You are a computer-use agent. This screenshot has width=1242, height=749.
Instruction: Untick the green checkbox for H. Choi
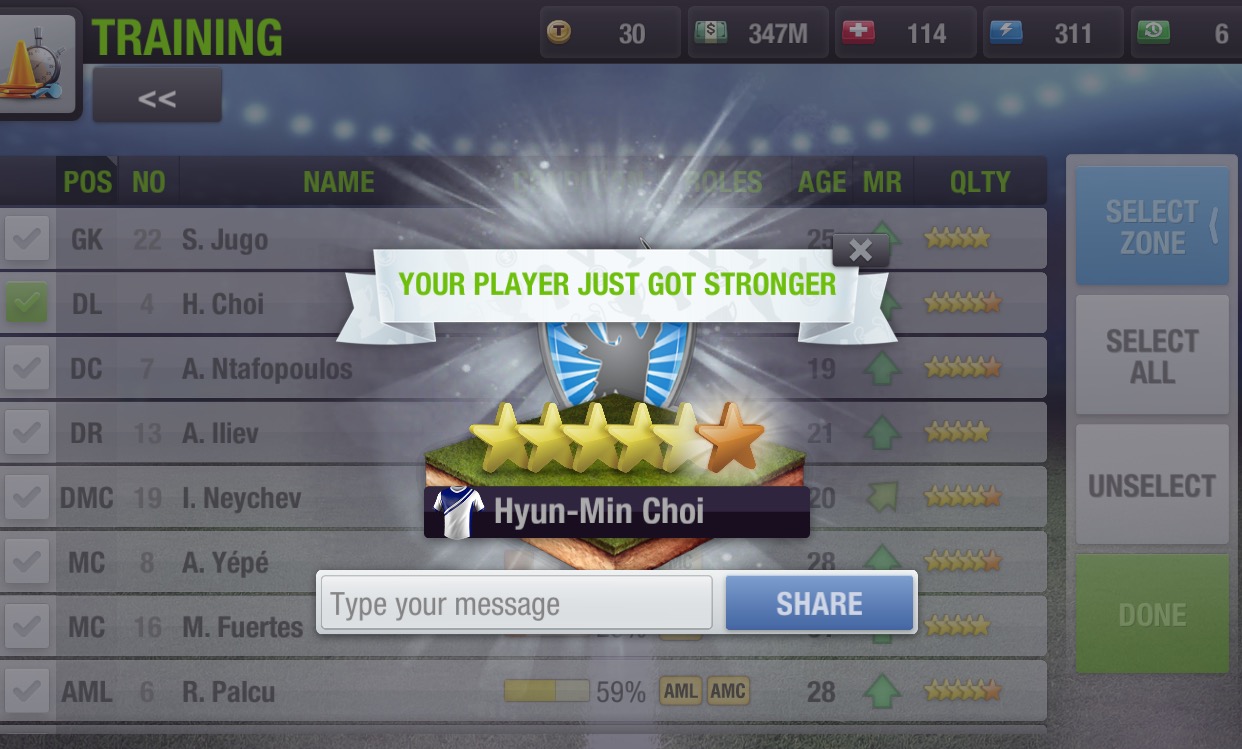27,304
